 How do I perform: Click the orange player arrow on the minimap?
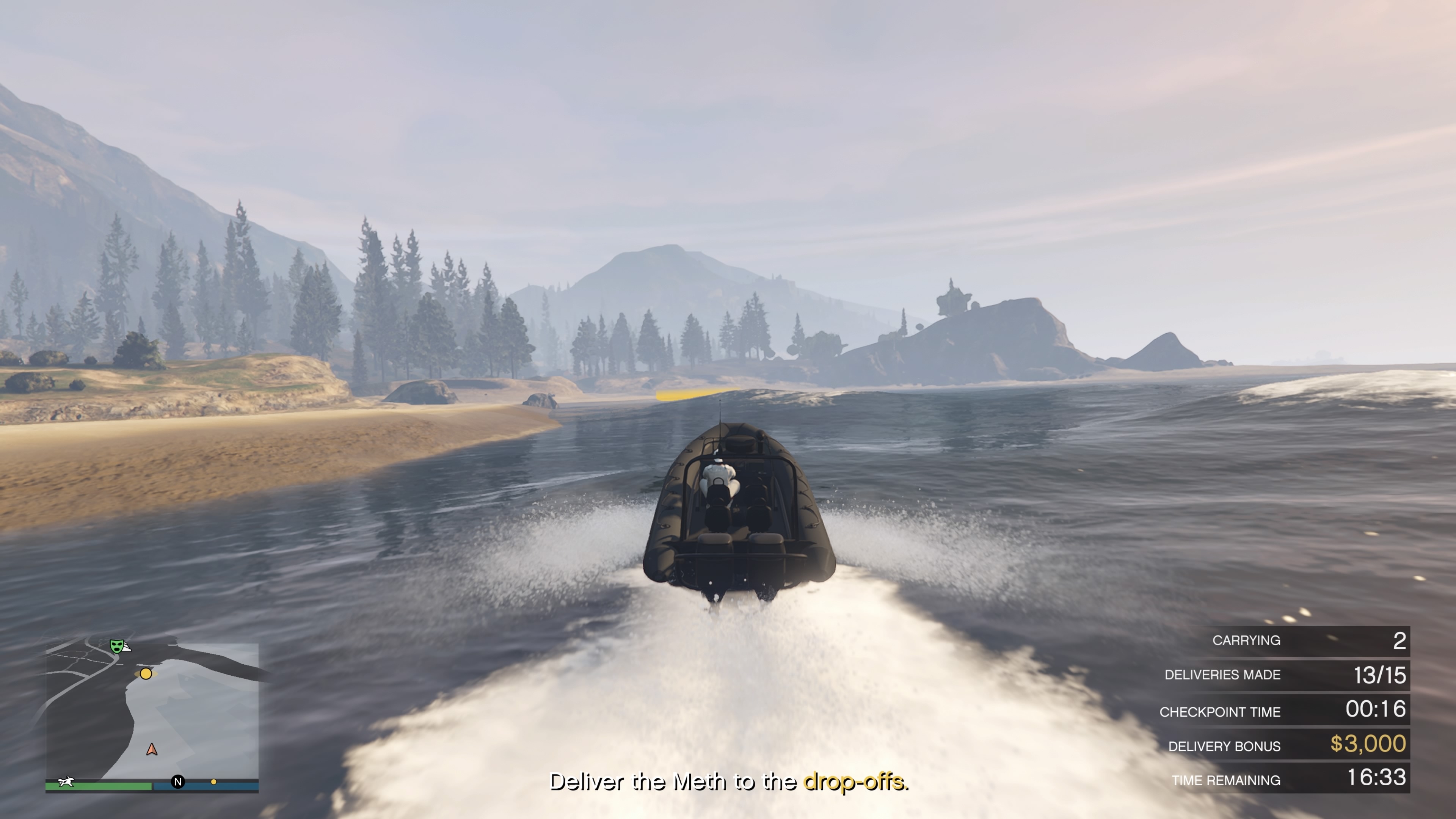(152, 750)
